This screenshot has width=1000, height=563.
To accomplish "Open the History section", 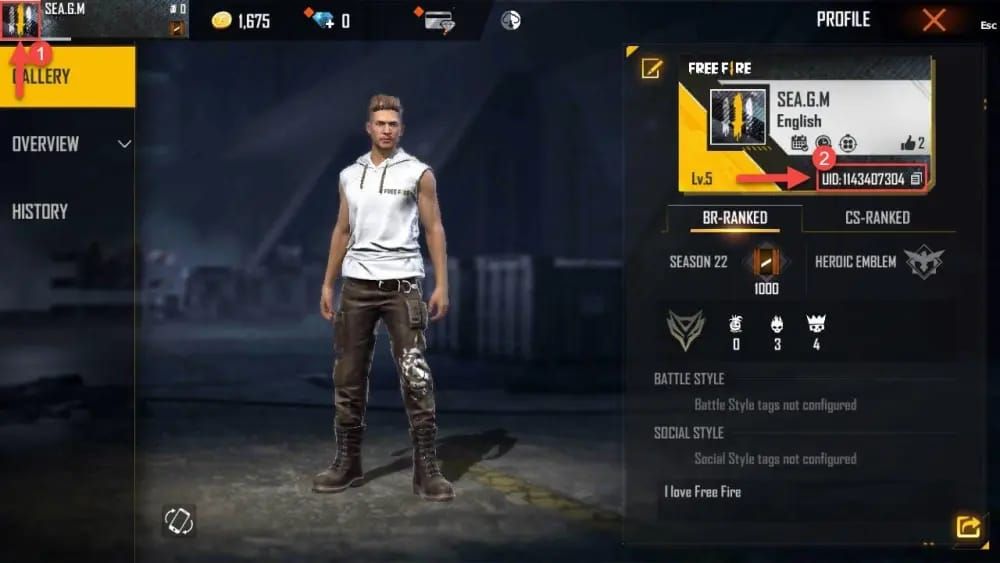I will click(x=40, y=211).
